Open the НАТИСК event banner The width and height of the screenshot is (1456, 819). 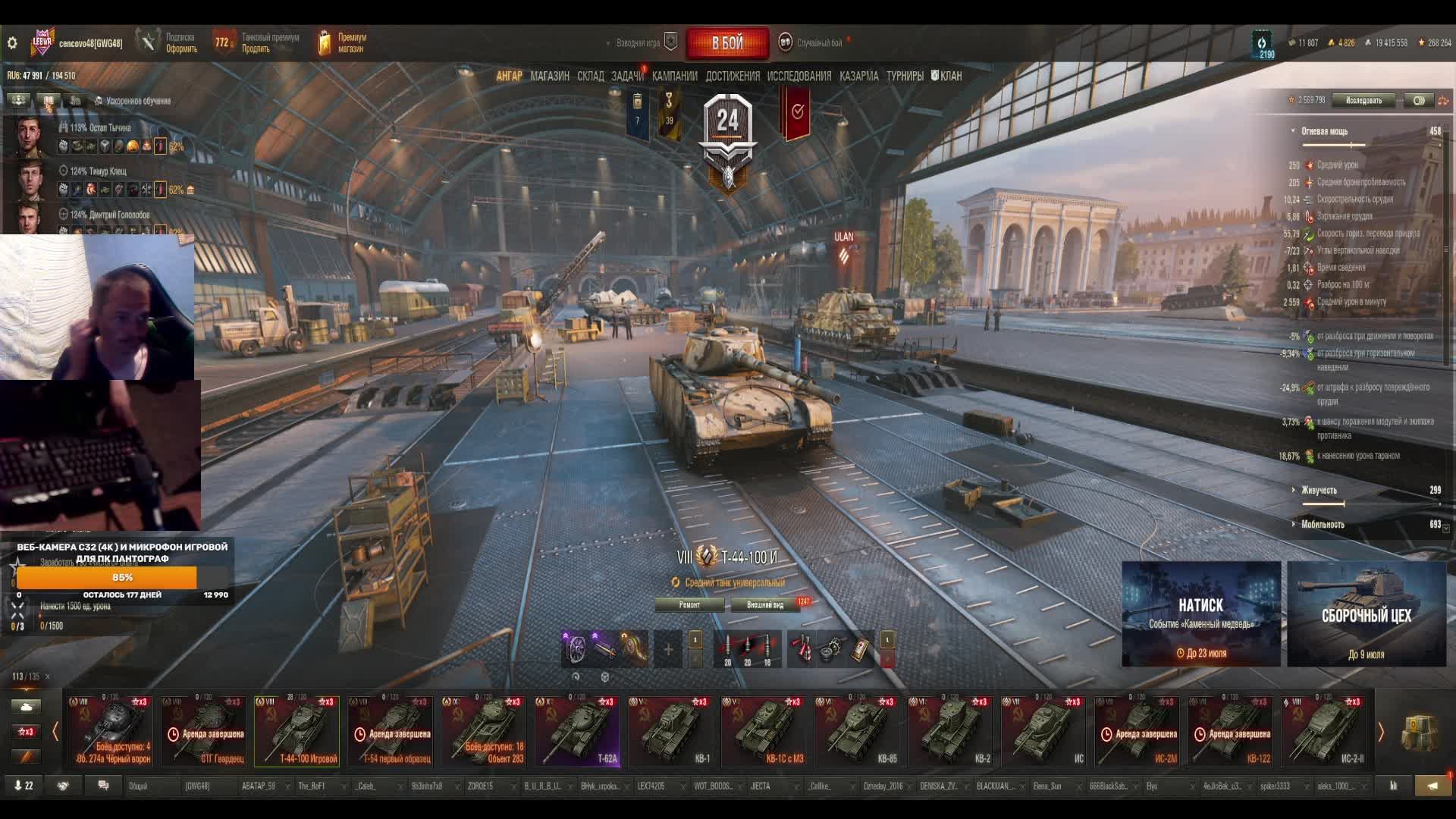tap(1200, 613)
